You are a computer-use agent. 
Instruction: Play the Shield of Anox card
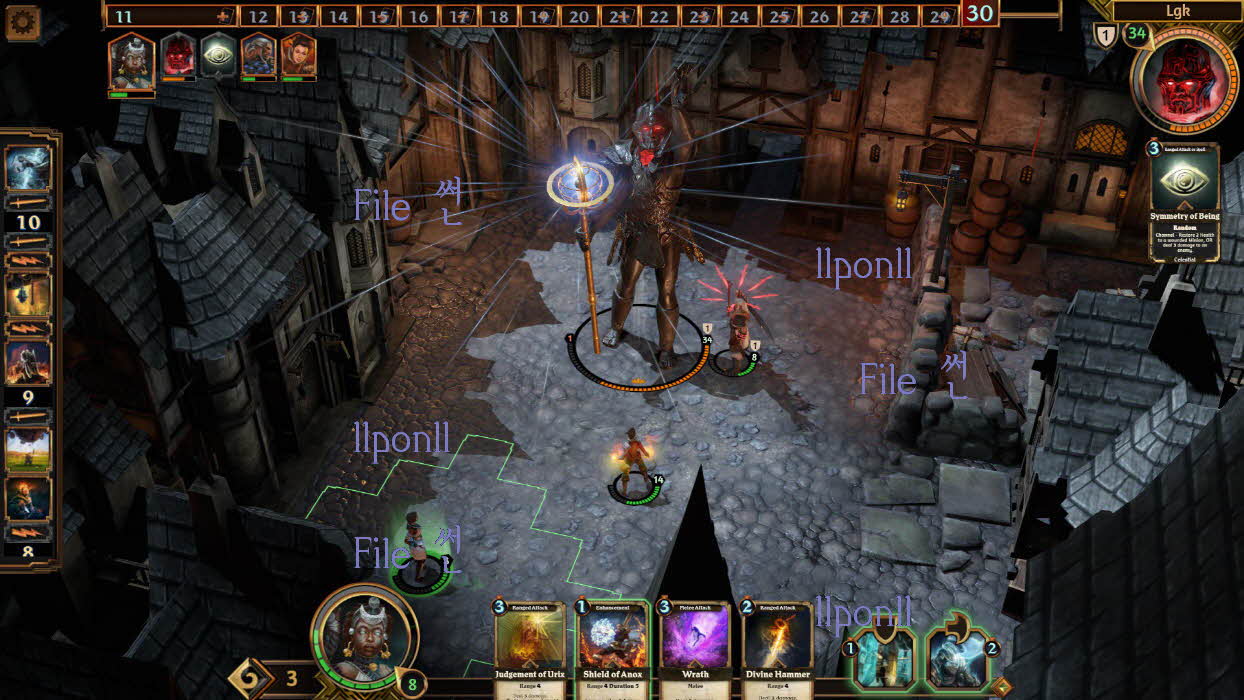pos(612,647)
